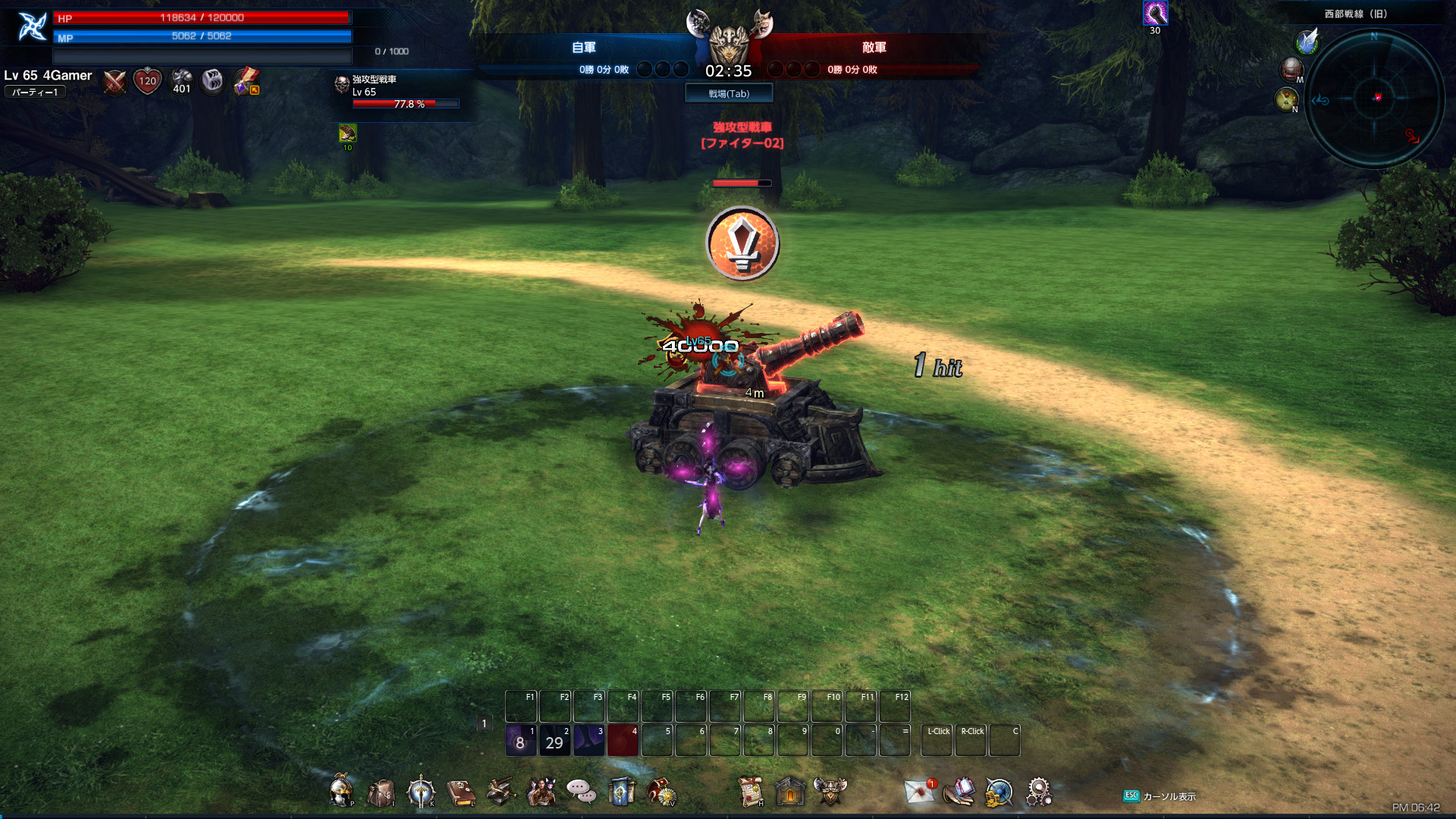Open the 戦場(Tab) battlefield panel
This screenshot has width=1456, height=819.
click(729, 93)
